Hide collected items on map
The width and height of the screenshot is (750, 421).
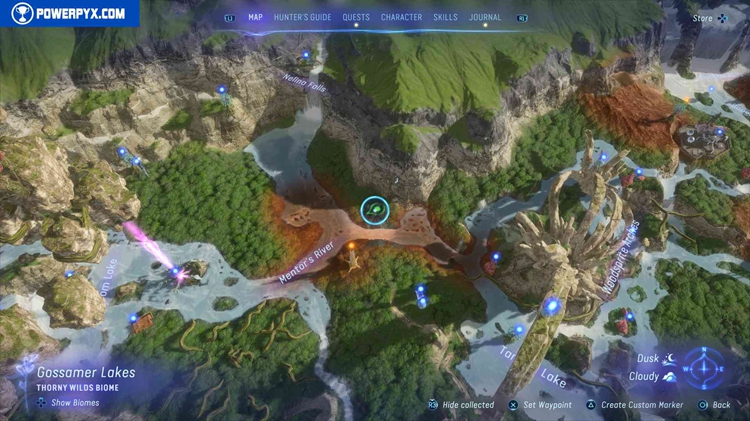click(461, 405)
